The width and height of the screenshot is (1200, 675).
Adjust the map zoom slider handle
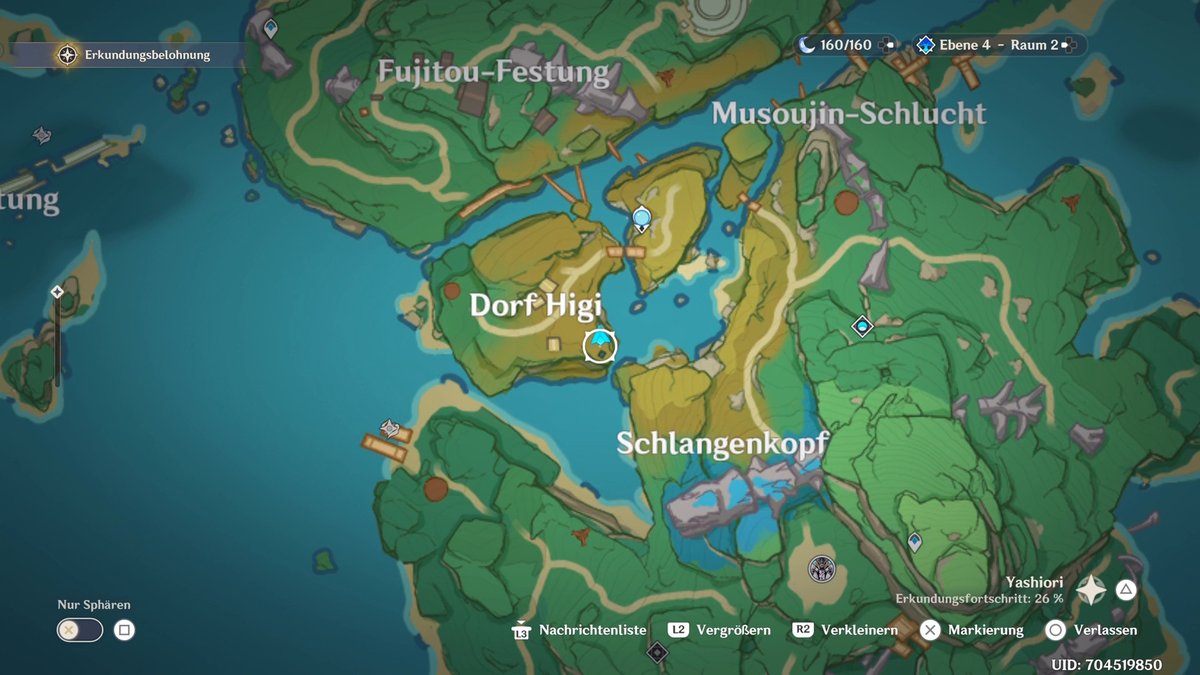[x=57, y=292]
